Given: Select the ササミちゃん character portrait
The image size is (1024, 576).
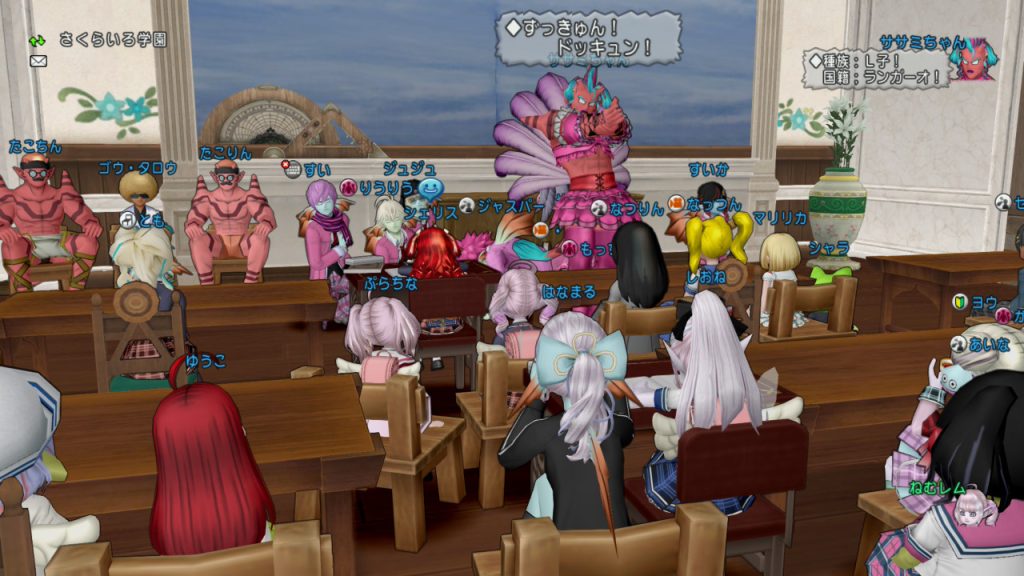Looking at the screenshot, I should tap(973, 60).
